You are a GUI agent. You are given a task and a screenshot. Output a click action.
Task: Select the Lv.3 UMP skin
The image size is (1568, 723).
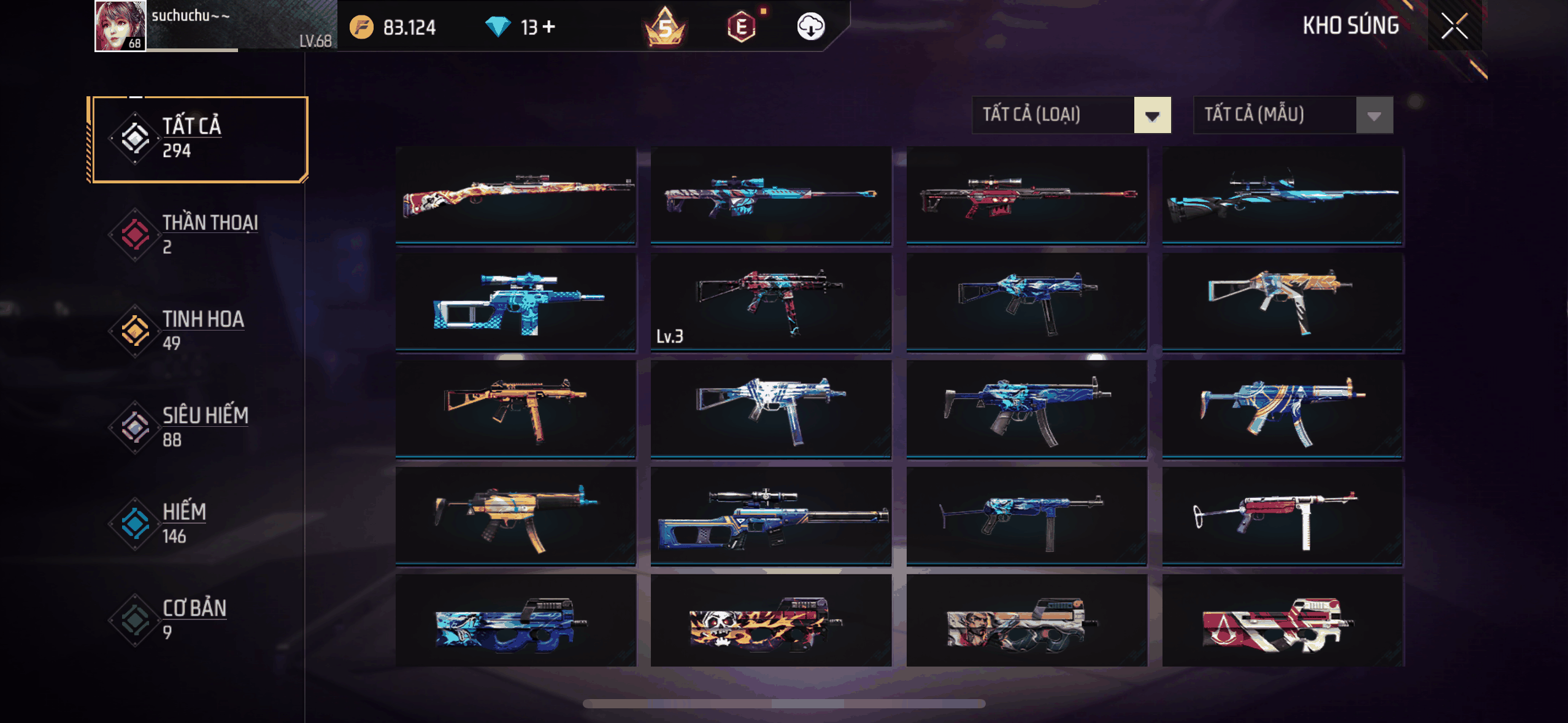(771, 302)
